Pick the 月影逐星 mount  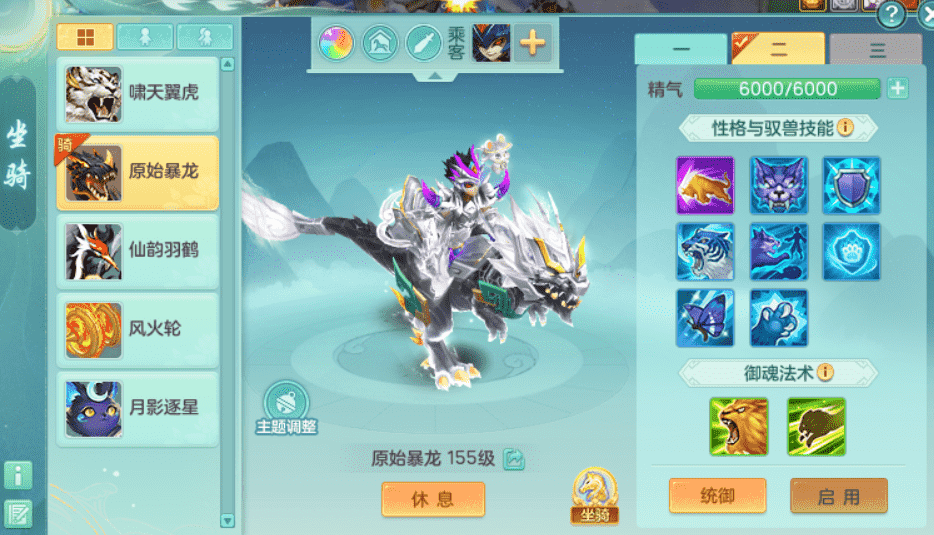coord(137,407)
